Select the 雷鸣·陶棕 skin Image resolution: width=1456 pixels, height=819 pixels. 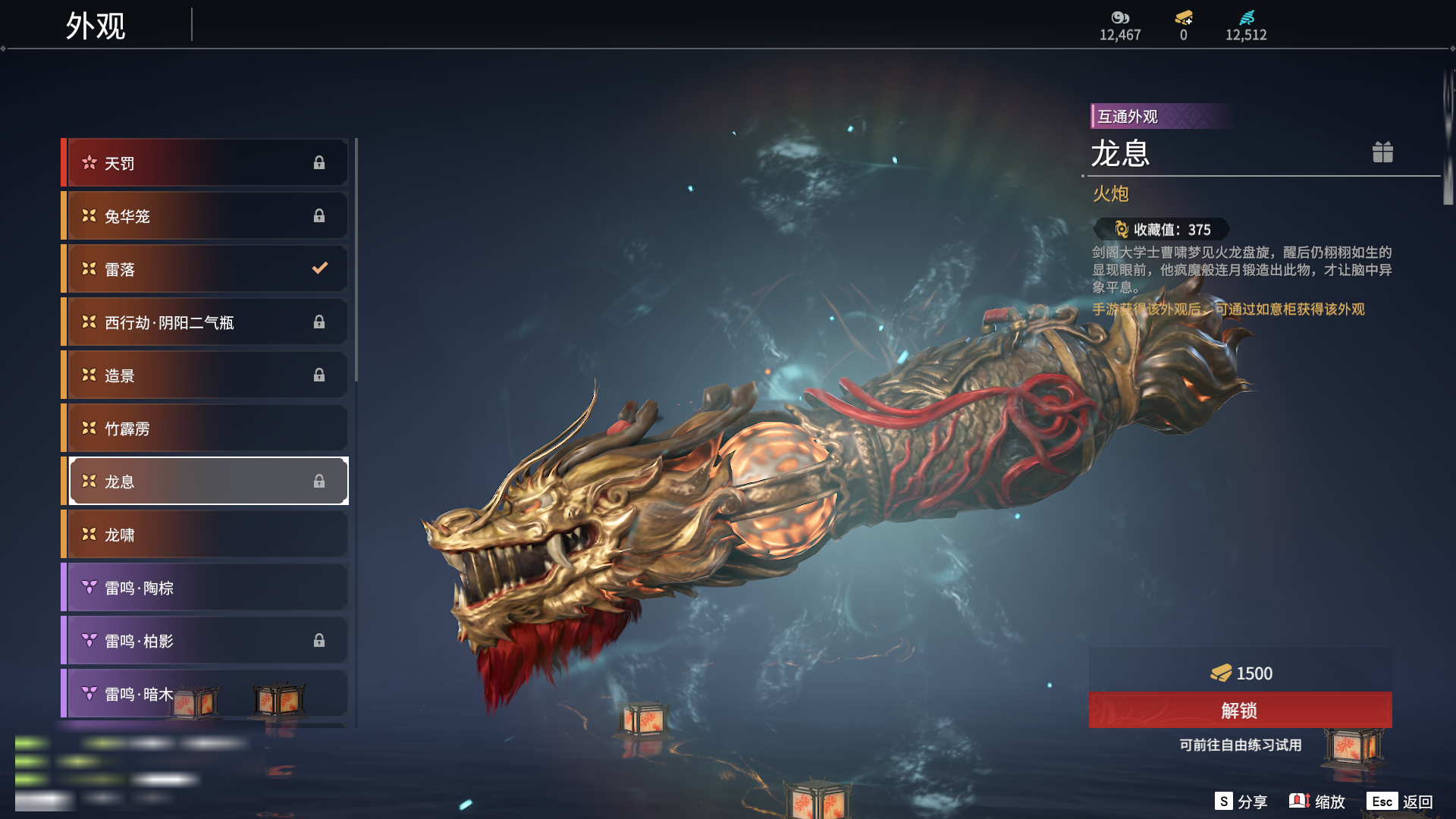(205, 588)
